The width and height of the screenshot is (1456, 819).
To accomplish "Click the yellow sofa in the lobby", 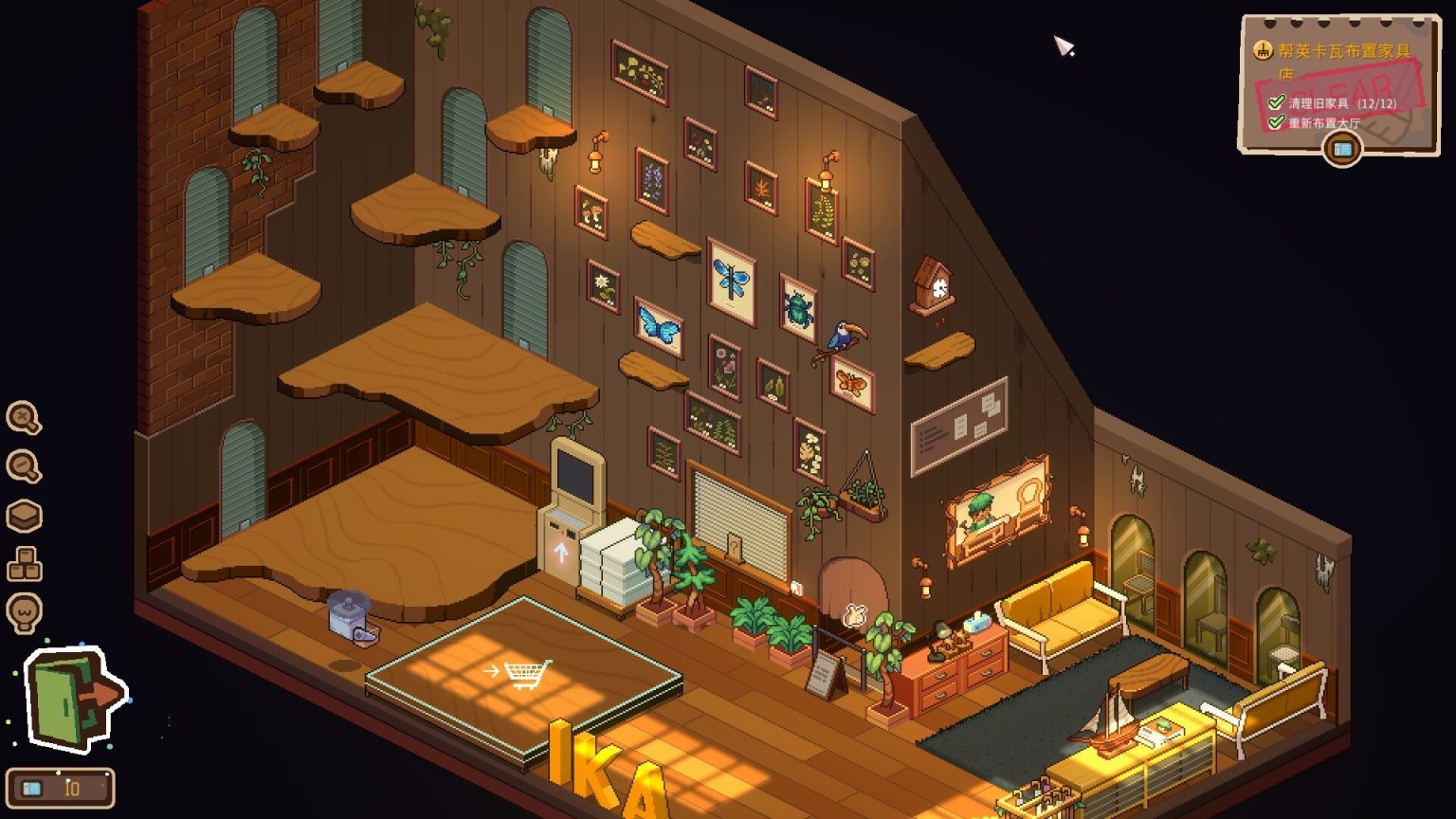I will click(x=1062, y=612).
